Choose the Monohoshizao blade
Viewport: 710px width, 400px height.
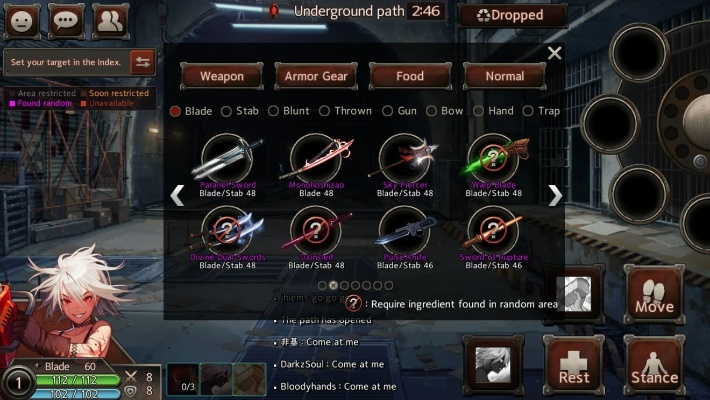coord(318,160)
